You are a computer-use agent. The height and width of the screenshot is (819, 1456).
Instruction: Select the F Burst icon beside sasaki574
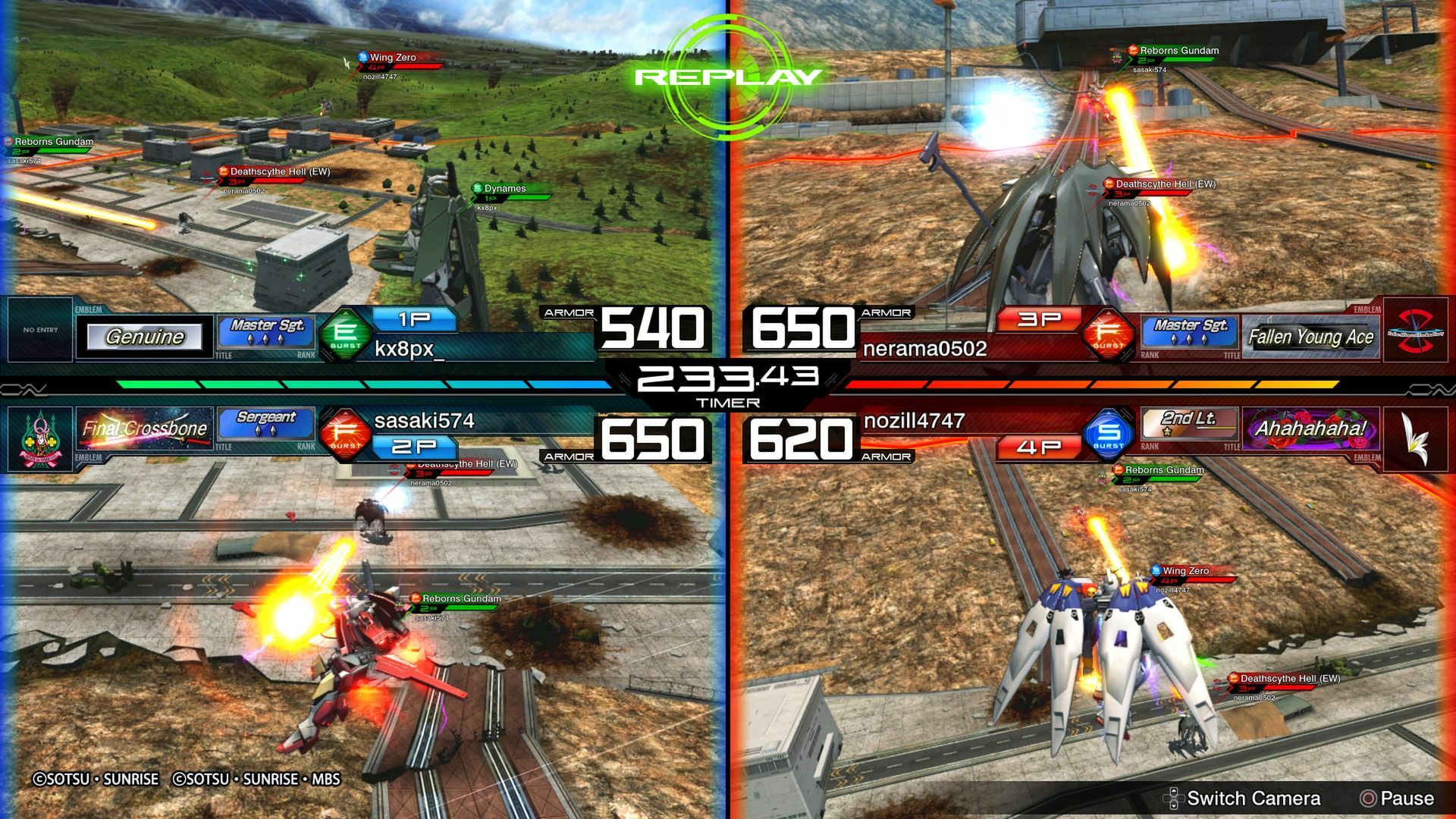tap(346, 432)
